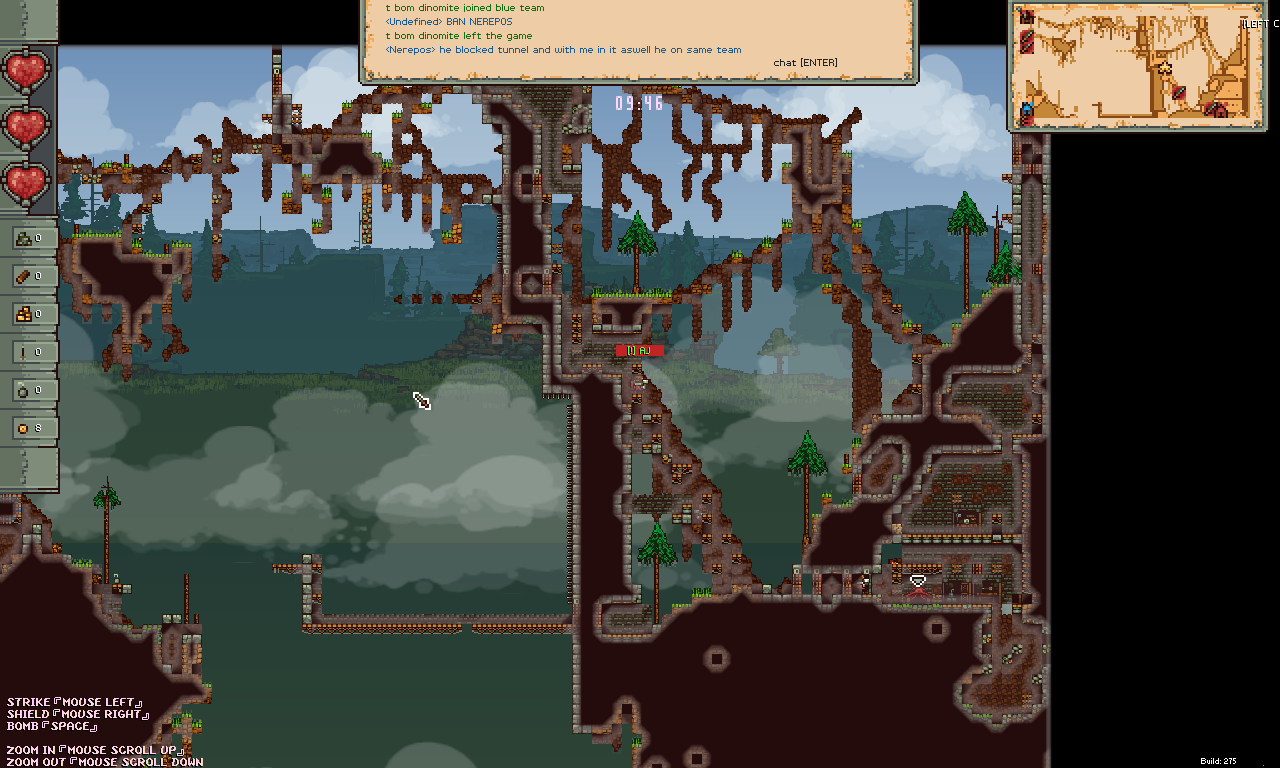Pick the bomb inventory slot
This screenshot has height=768, width=1280.
pyautogui.click(x=29, y=390)
